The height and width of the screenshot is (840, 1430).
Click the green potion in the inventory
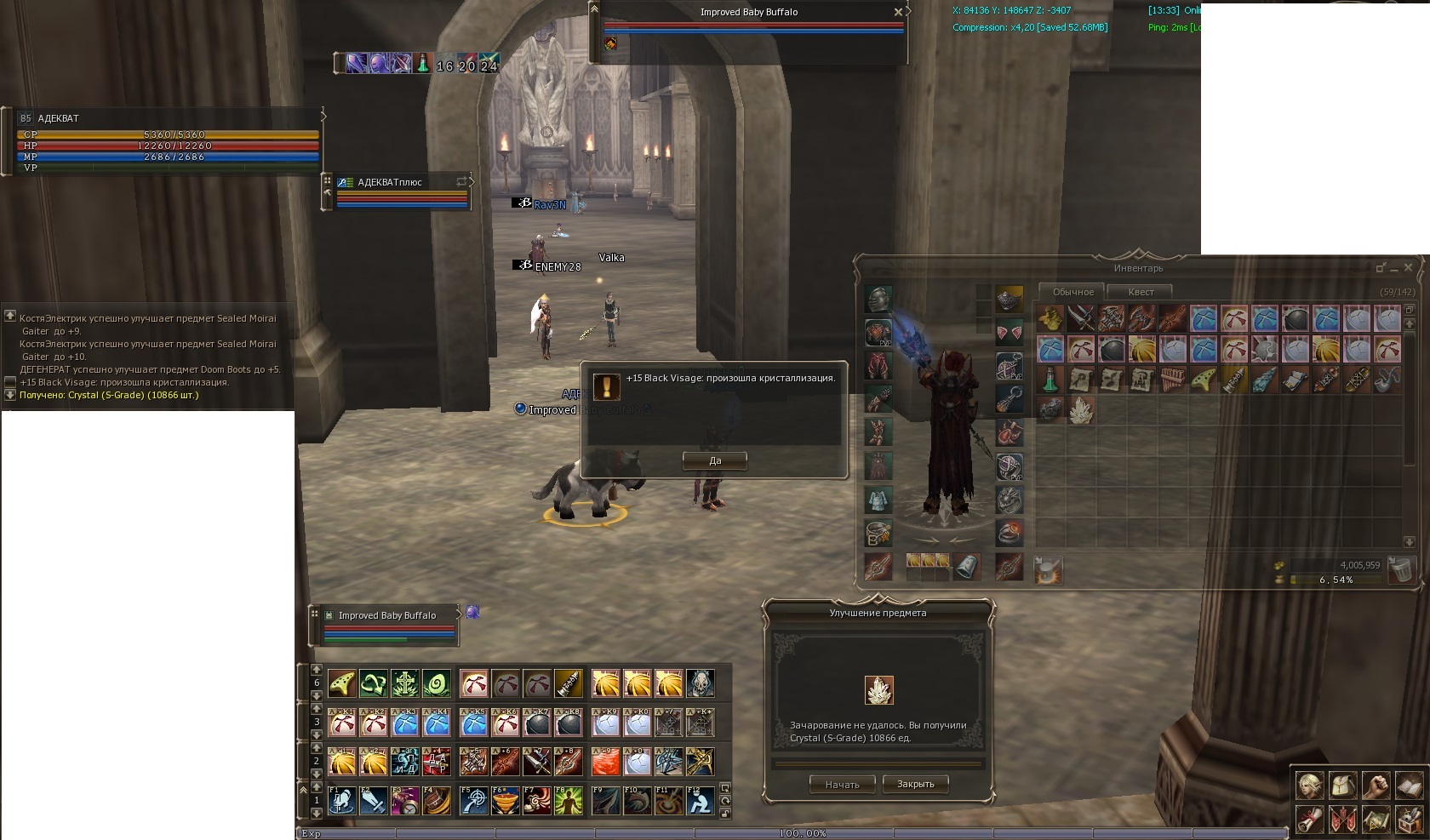point(1050,379)
